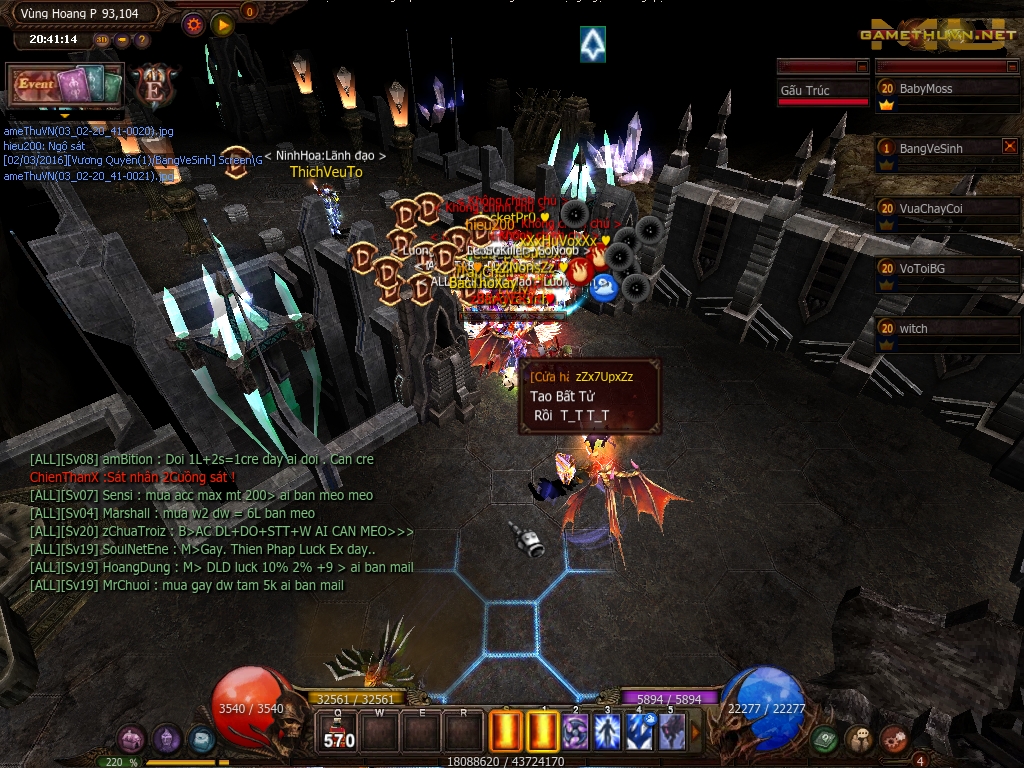Toggle the 3D view button
Screen dimensions: 1024x768
pos(102,40)
